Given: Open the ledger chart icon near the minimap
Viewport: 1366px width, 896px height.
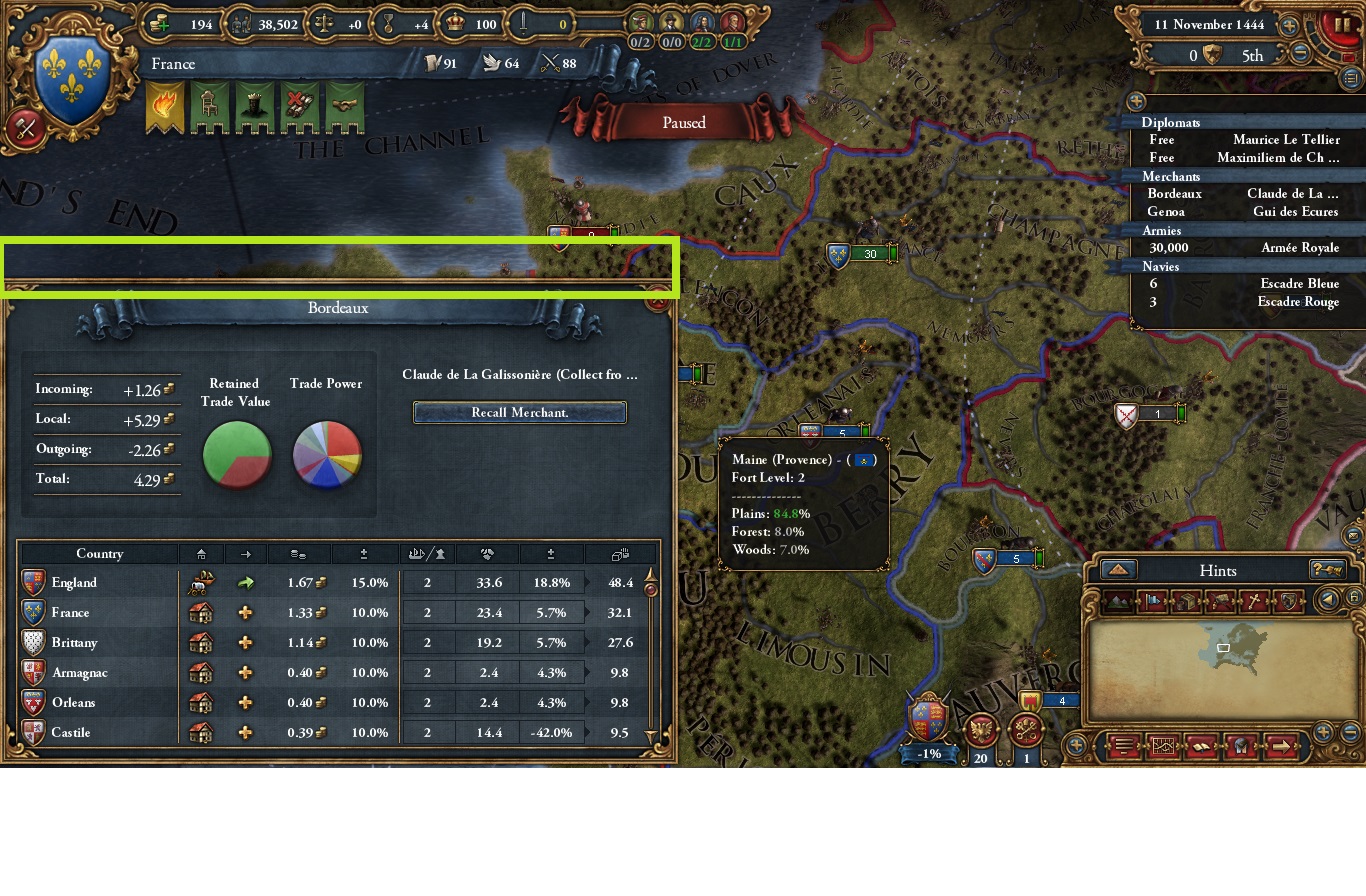Looking at the screenshot, I should click(1162, 746).
